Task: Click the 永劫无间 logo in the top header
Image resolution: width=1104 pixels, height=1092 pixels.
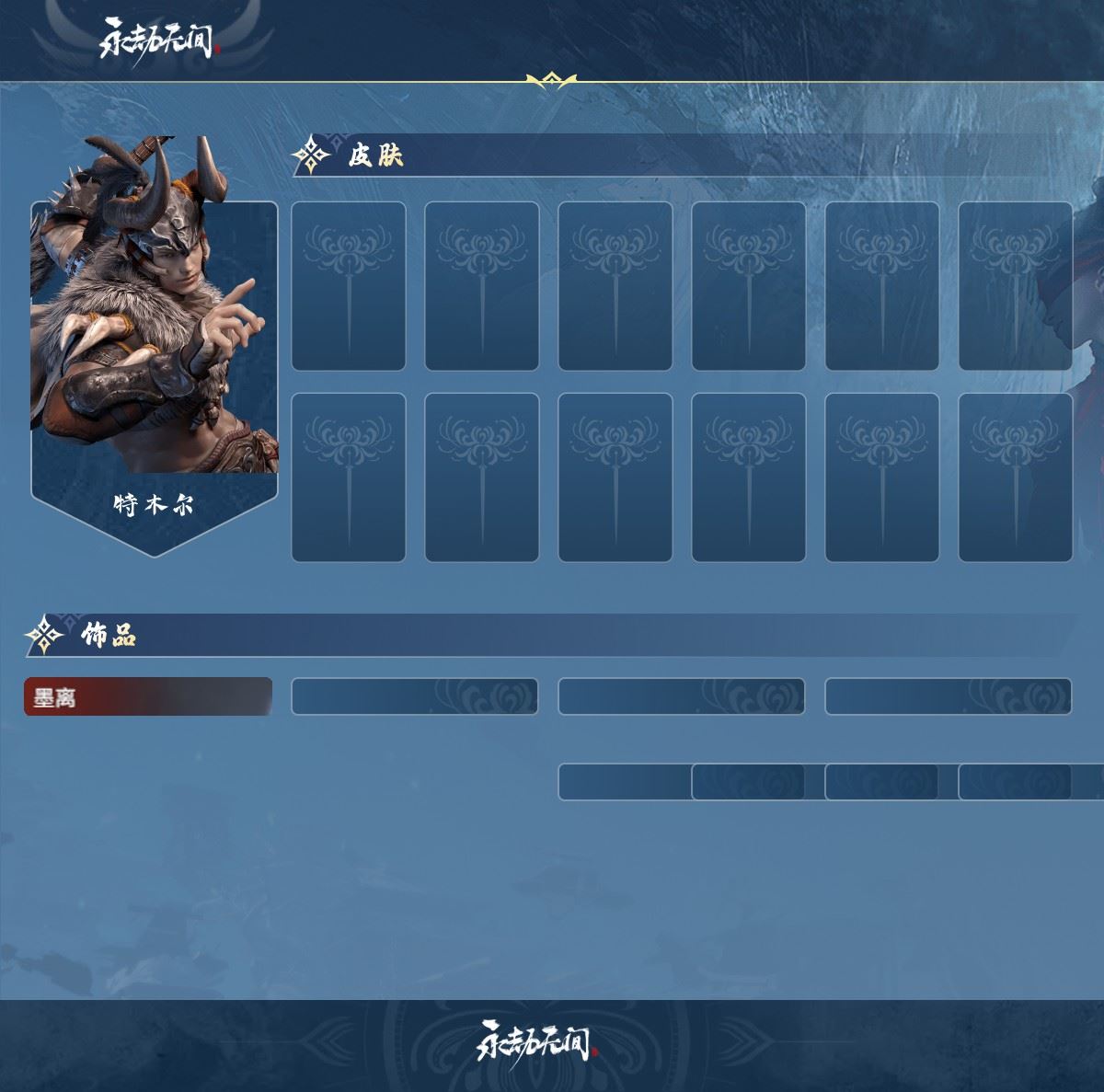Action: click(x=158, y=40)
